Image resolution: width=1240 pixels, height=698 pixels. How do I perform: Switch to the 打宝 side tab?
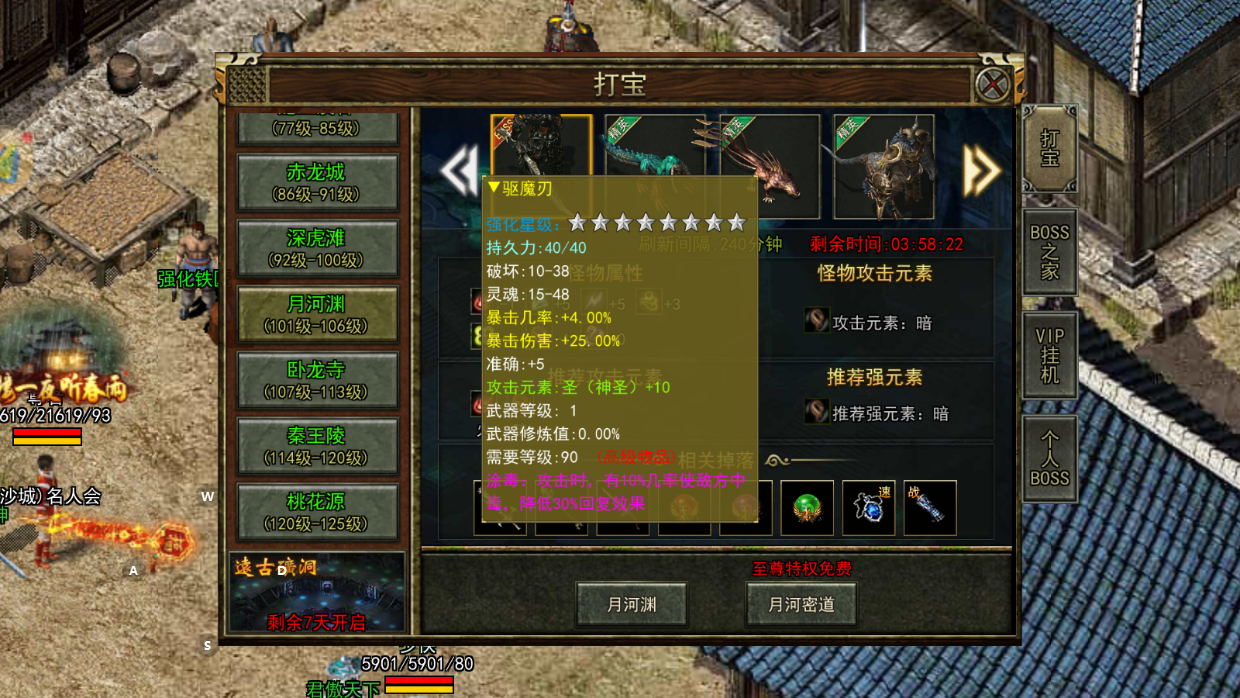click(x=1049, y=149)
